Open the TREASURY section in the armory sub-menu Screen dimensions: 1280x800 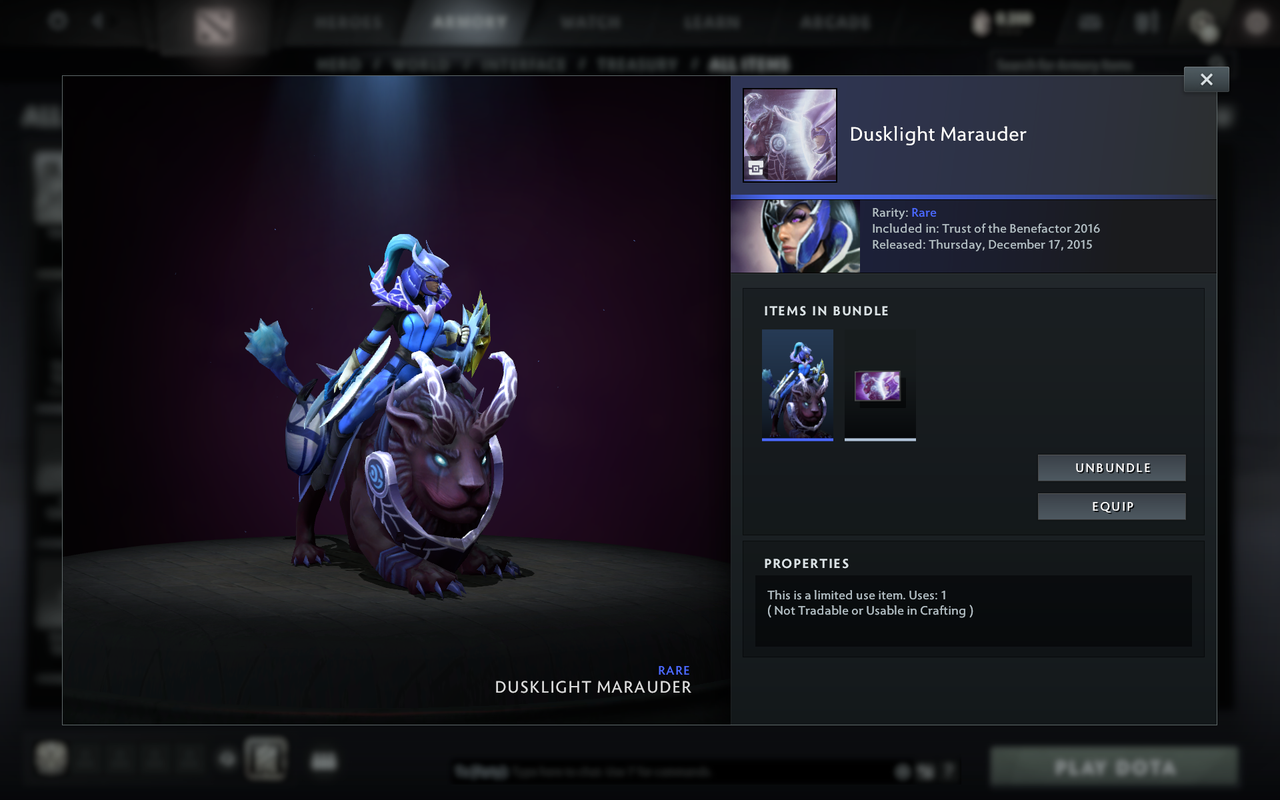tap(638, 63)
